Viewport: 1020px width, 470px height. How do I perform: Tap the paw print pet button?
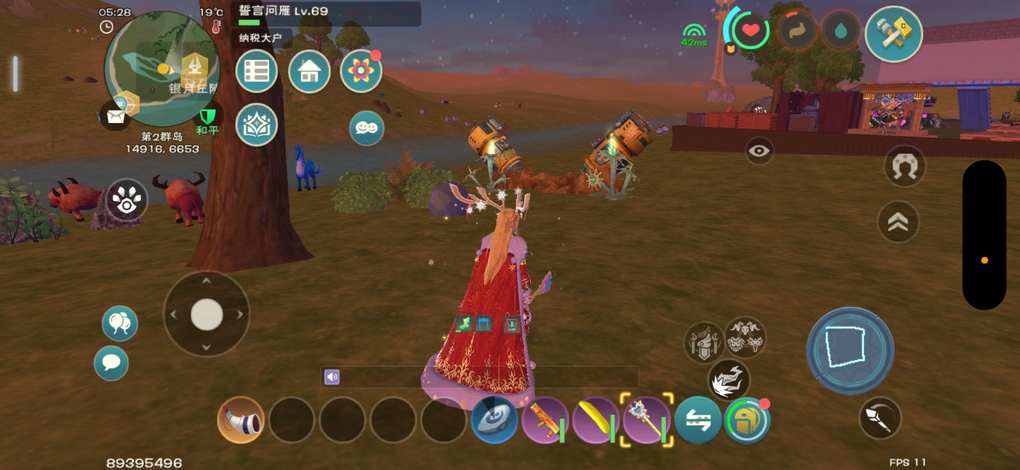tap(127, 199)
